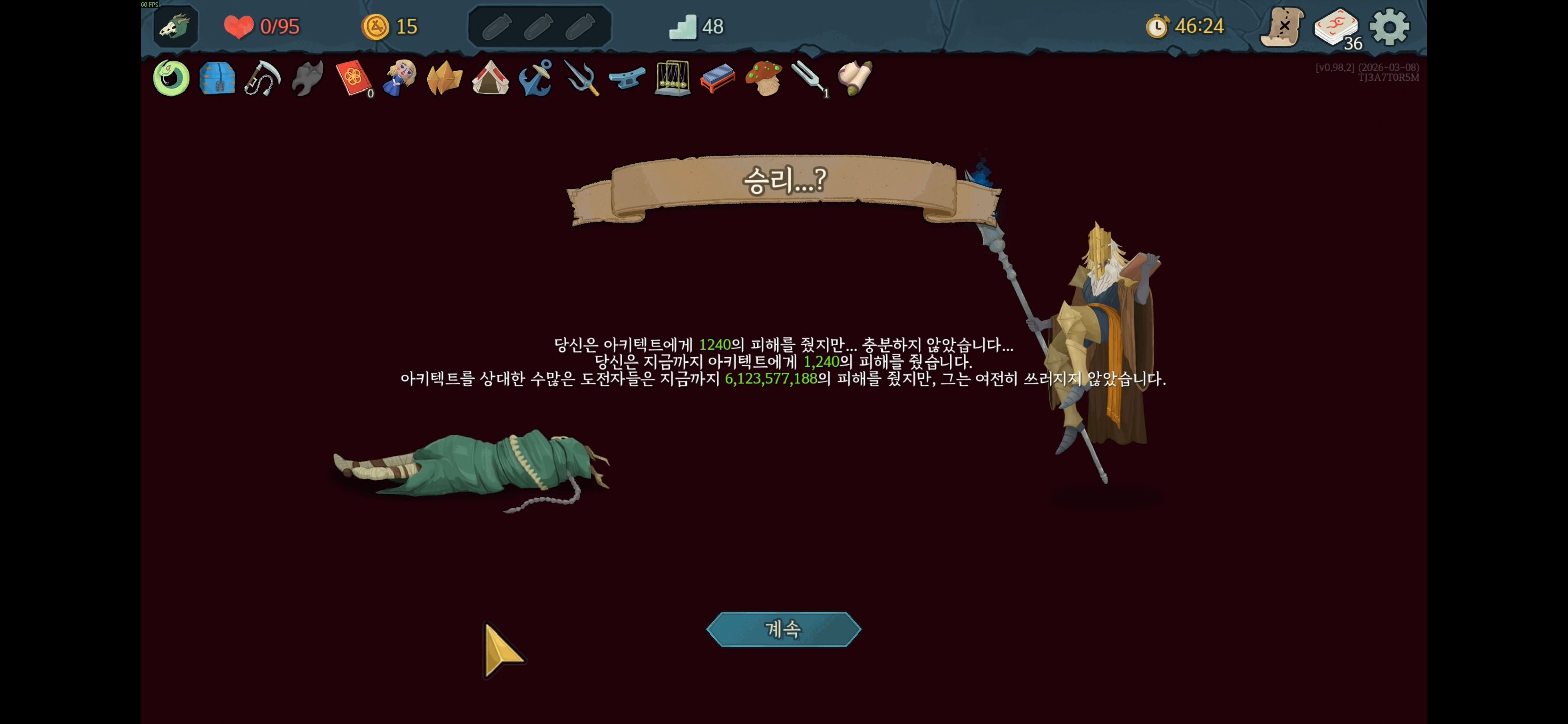Viewport: 1568px width, 724px height.
Task: Click the heart health counter showing 0/95
Action: pyautogui.click(x=259, y=26)
